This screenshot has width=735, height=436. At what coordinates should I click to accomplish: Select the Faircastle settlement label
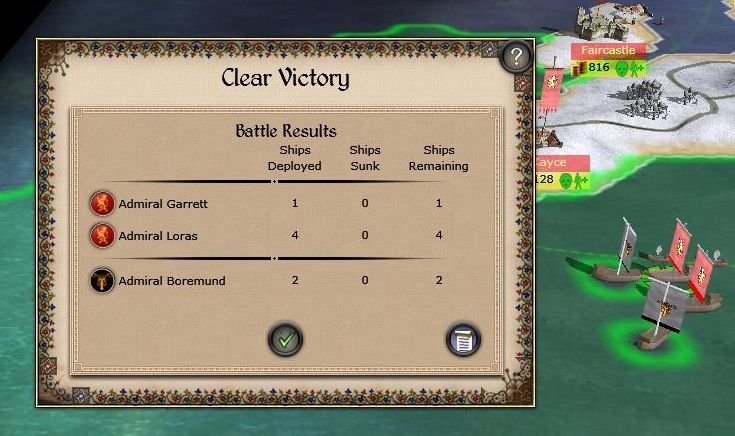pos(609,49)
